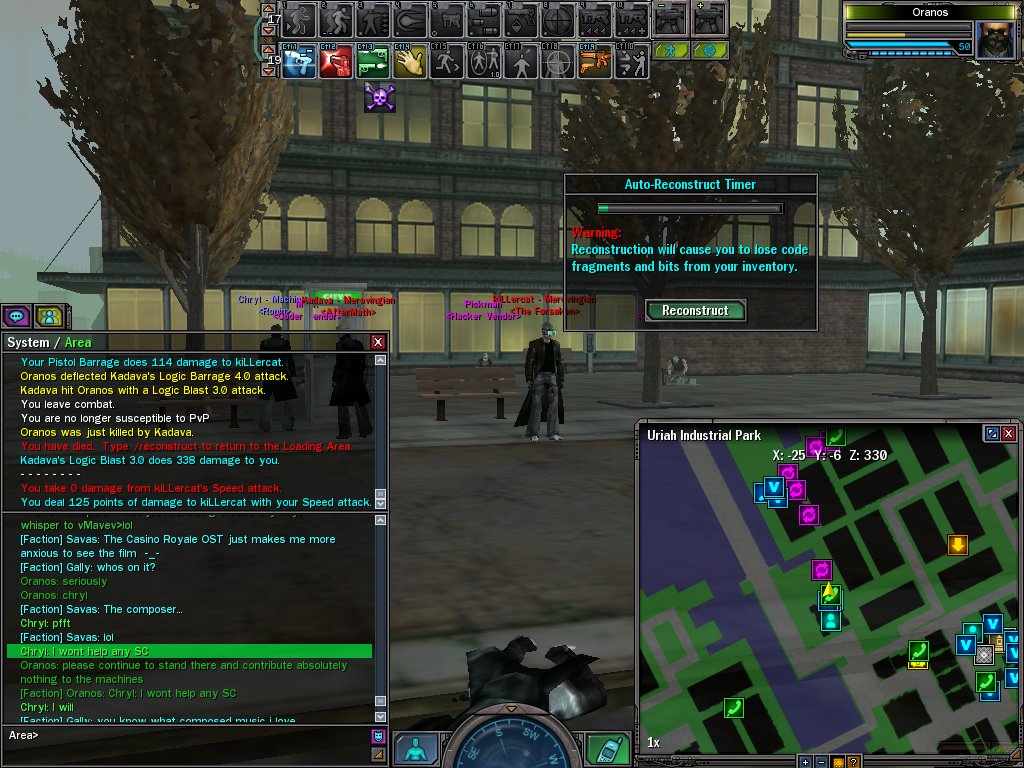Click the yellow down-arrow map marker
1024x768 pixels.
pyautogui.click(x=958, y=545)
